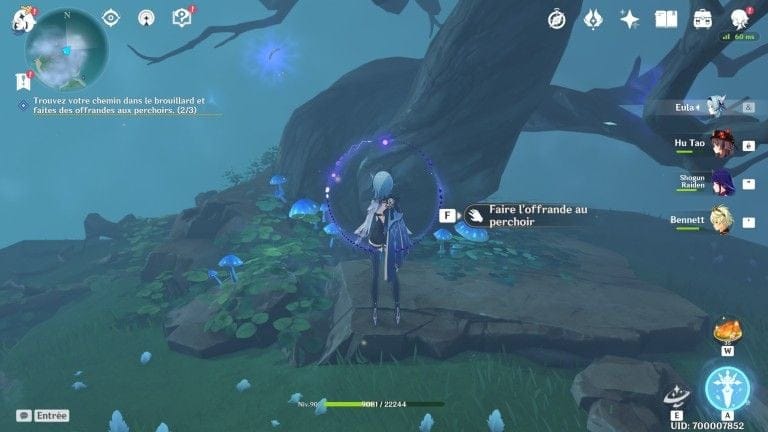Screen dimensions: 768x432
Task: Switch to Shogun Raiden in party
Action: click(721, 182)
